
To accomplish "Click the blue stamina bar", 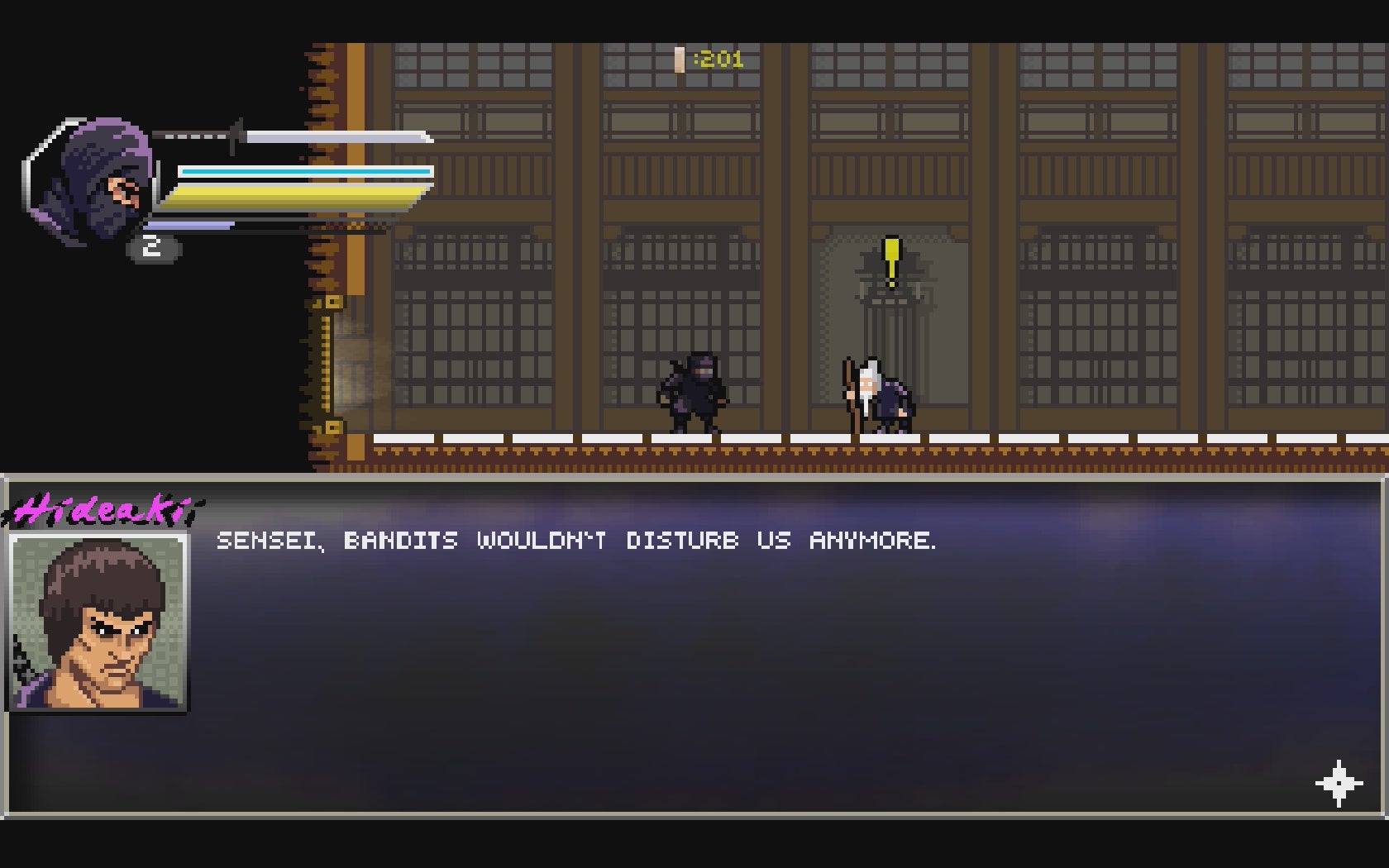I will [306, 169].
